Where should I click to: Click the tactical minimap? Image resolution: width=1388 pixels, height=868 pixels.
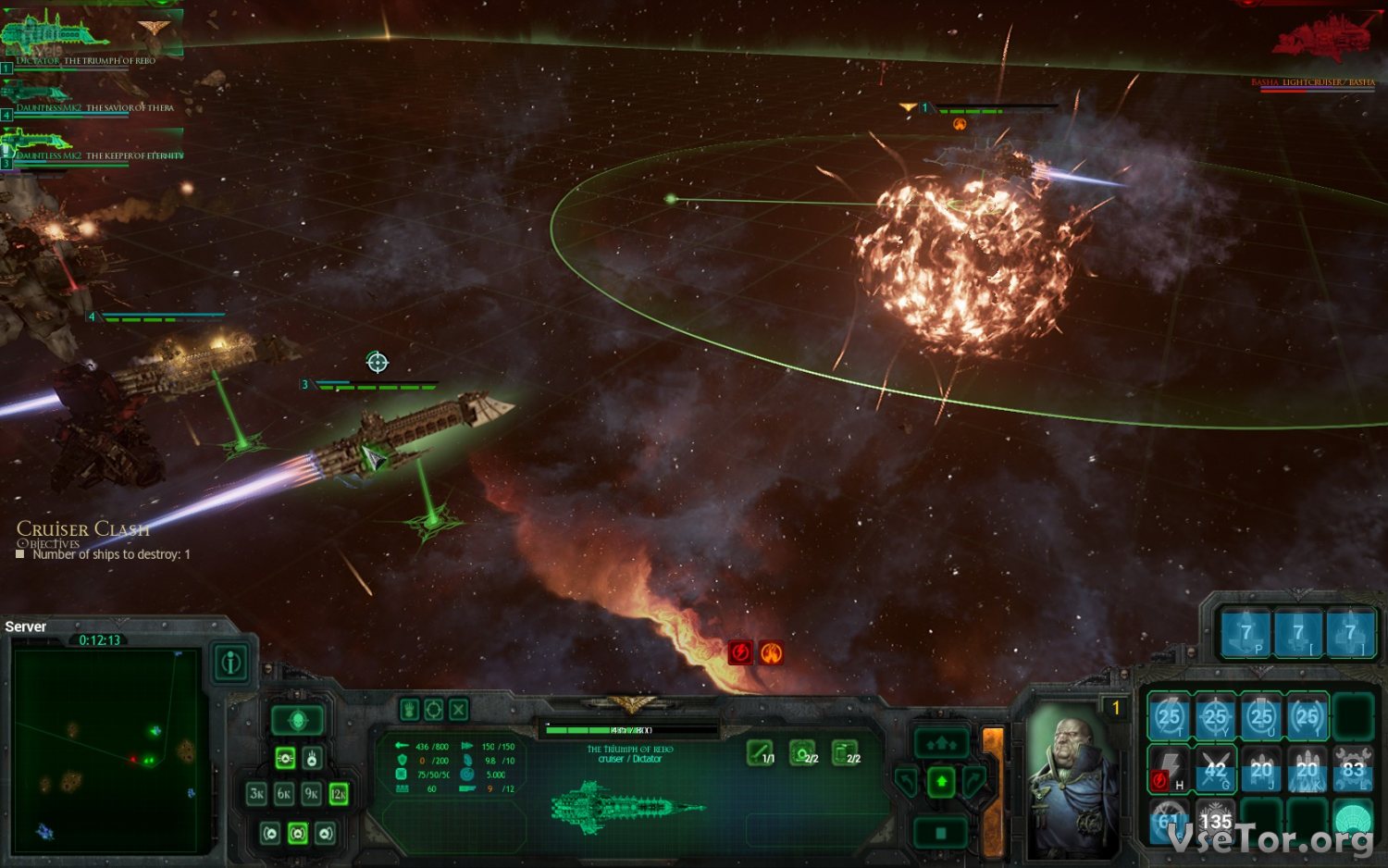click(x=105, y=750)
